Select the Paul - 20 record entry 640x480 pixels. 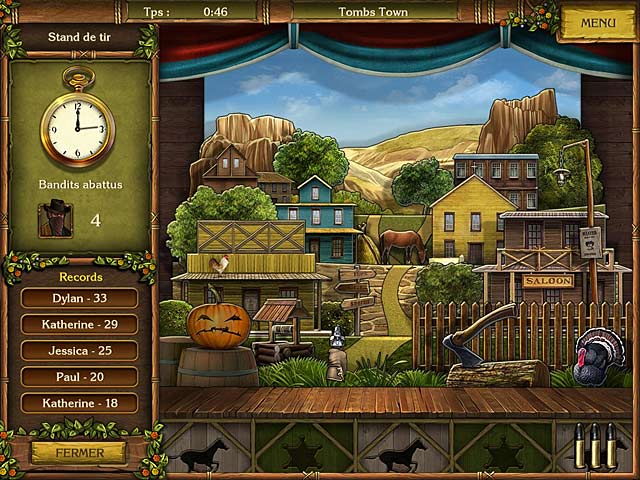point(80,377)
